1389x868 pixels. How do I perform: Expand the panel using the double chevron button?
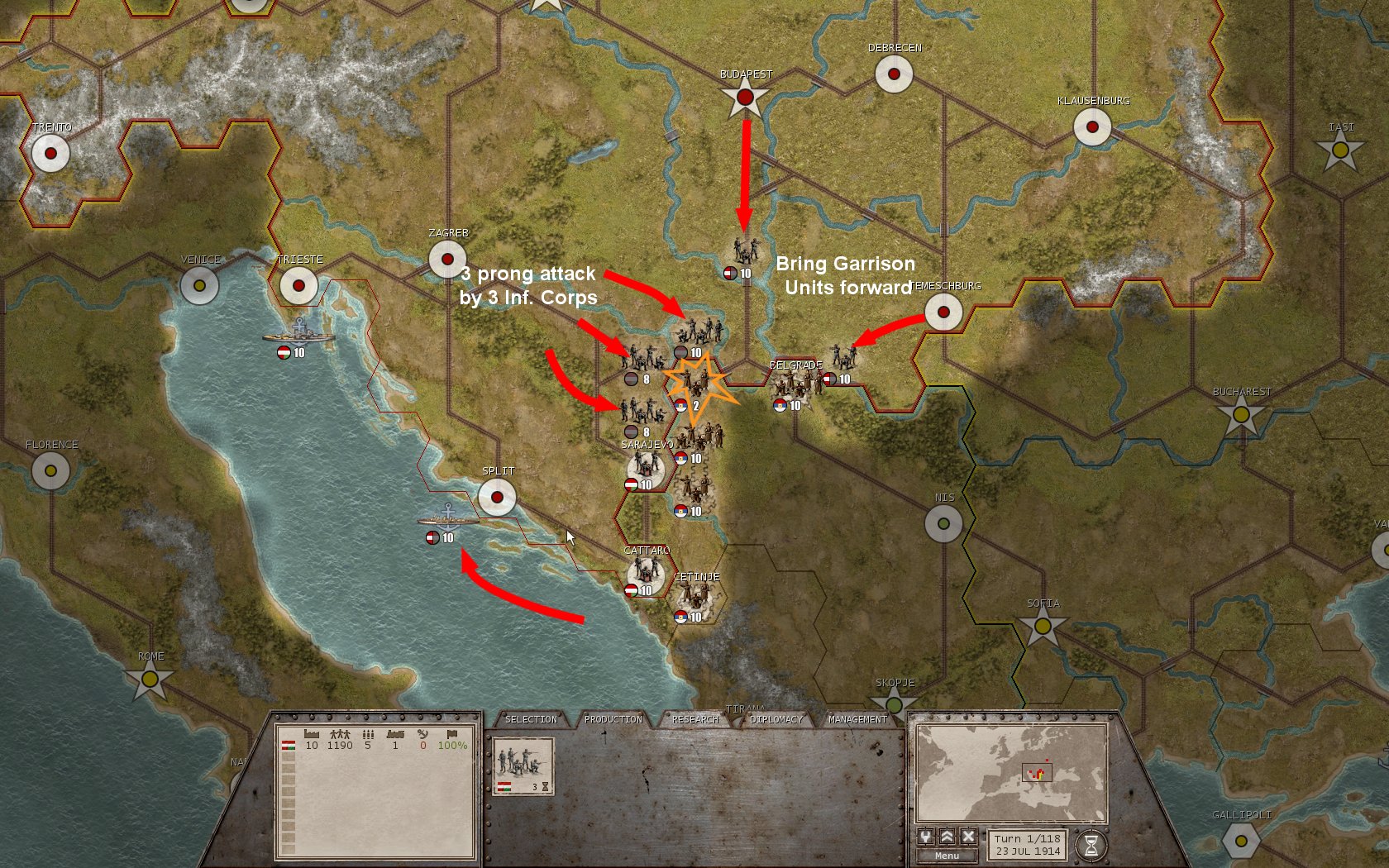tap(946, 837)
